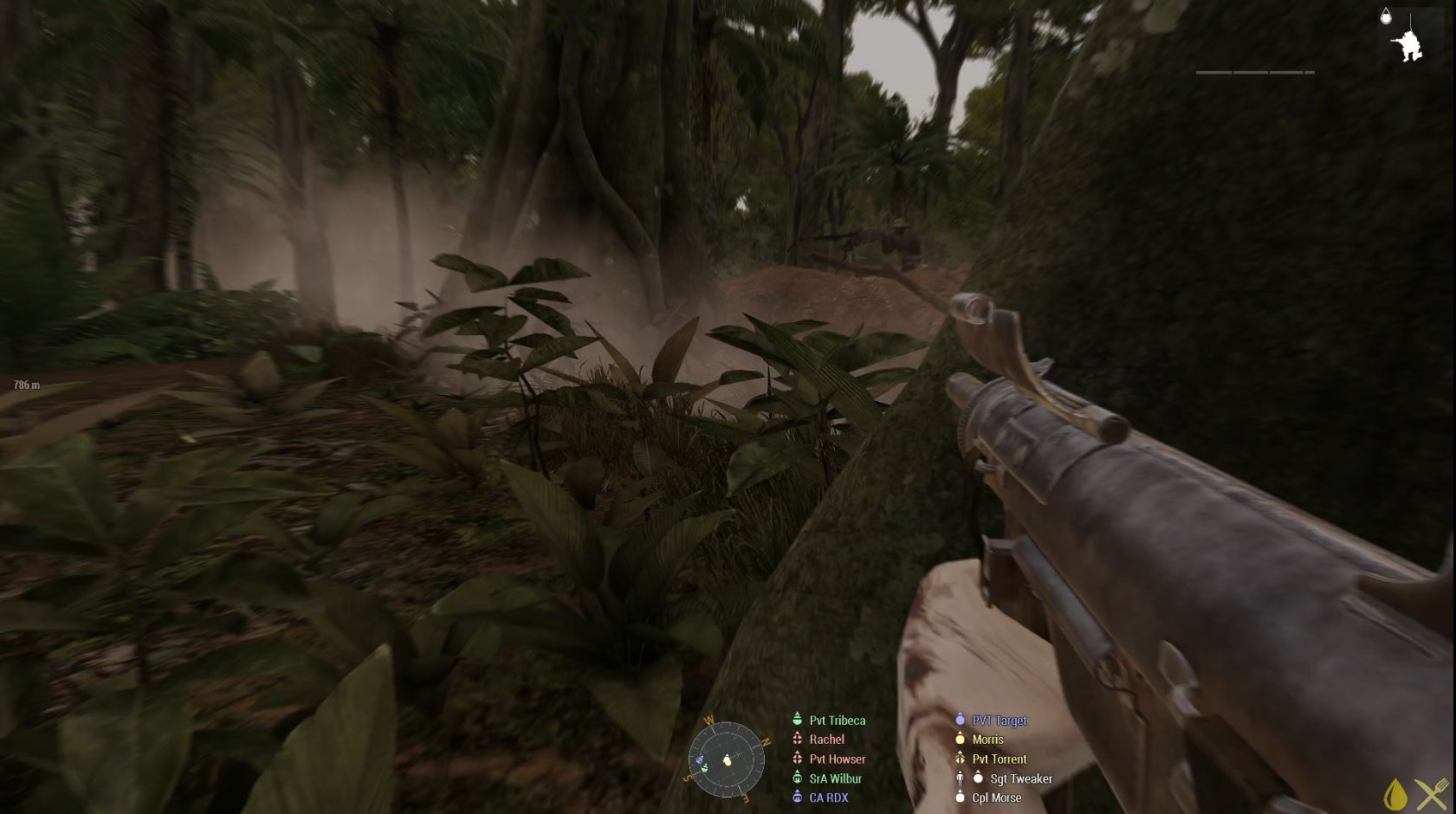1456x814 pixels.
Task: Pick Pvt Torrent in the squad list
Action: click(999, 759)
